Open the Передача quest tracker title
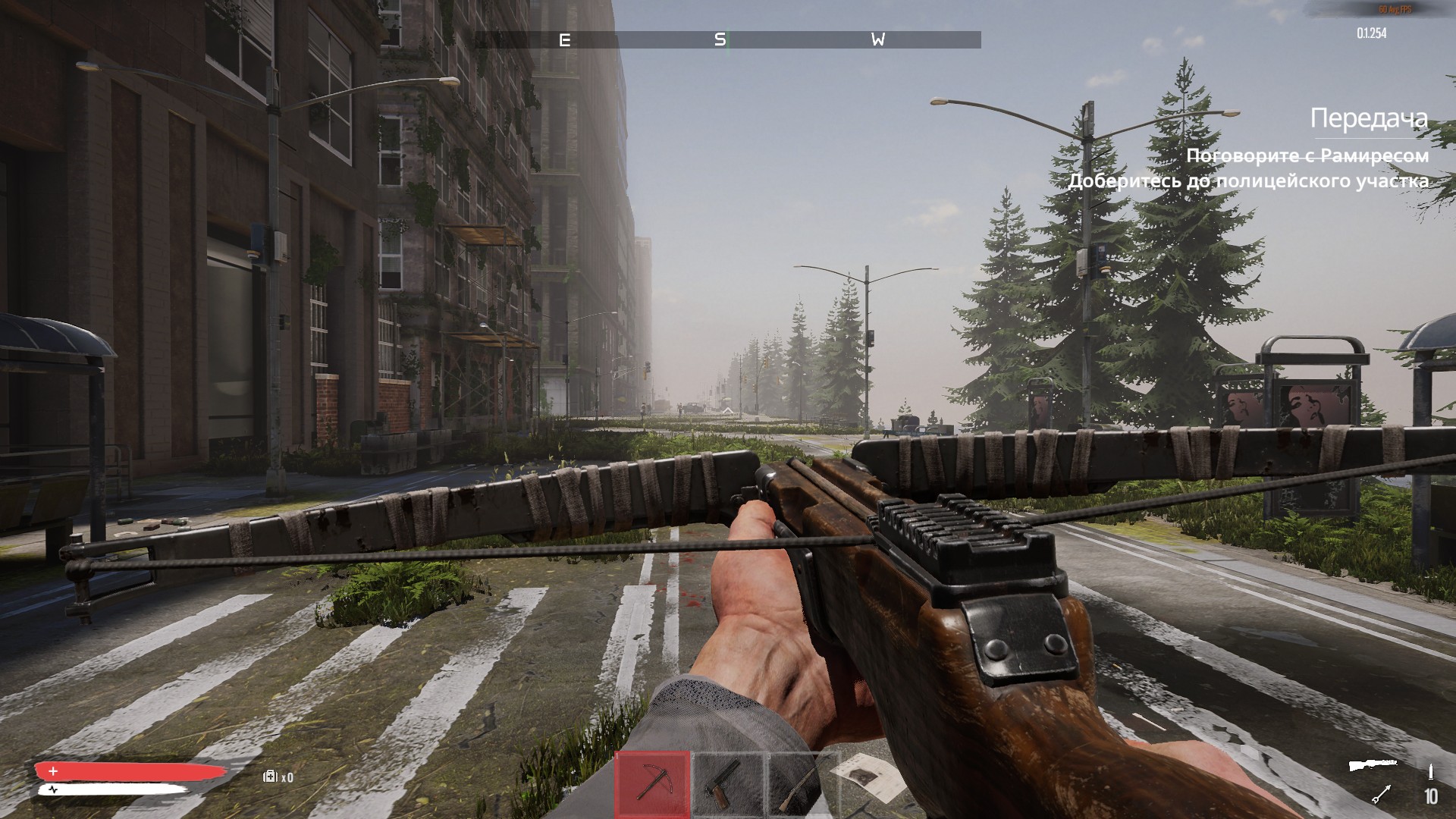1456x819 pixels. coord(1369,118)
